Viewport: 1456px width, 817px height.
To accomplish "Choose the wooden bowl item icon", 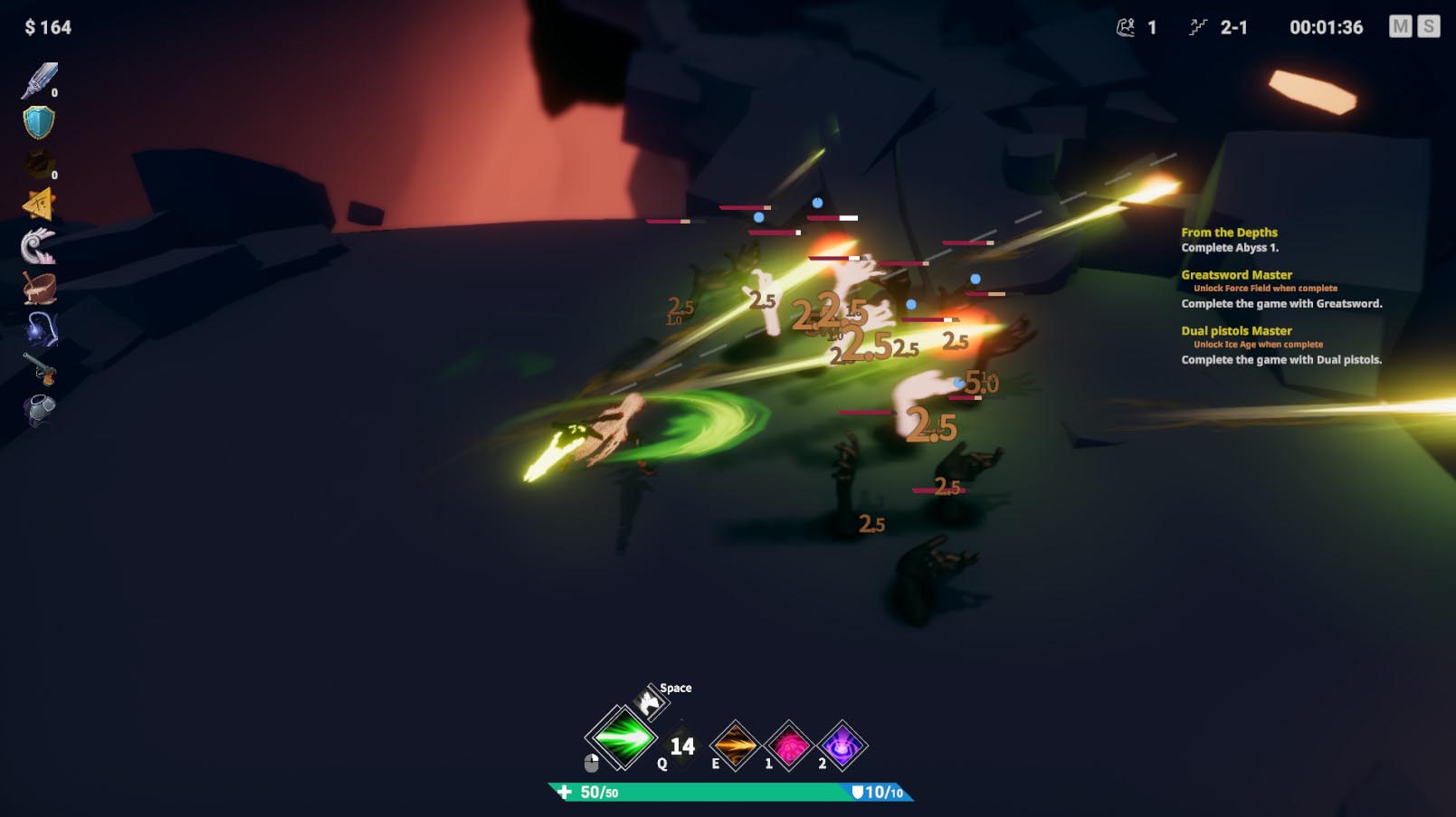I will [x=39, y=287].
